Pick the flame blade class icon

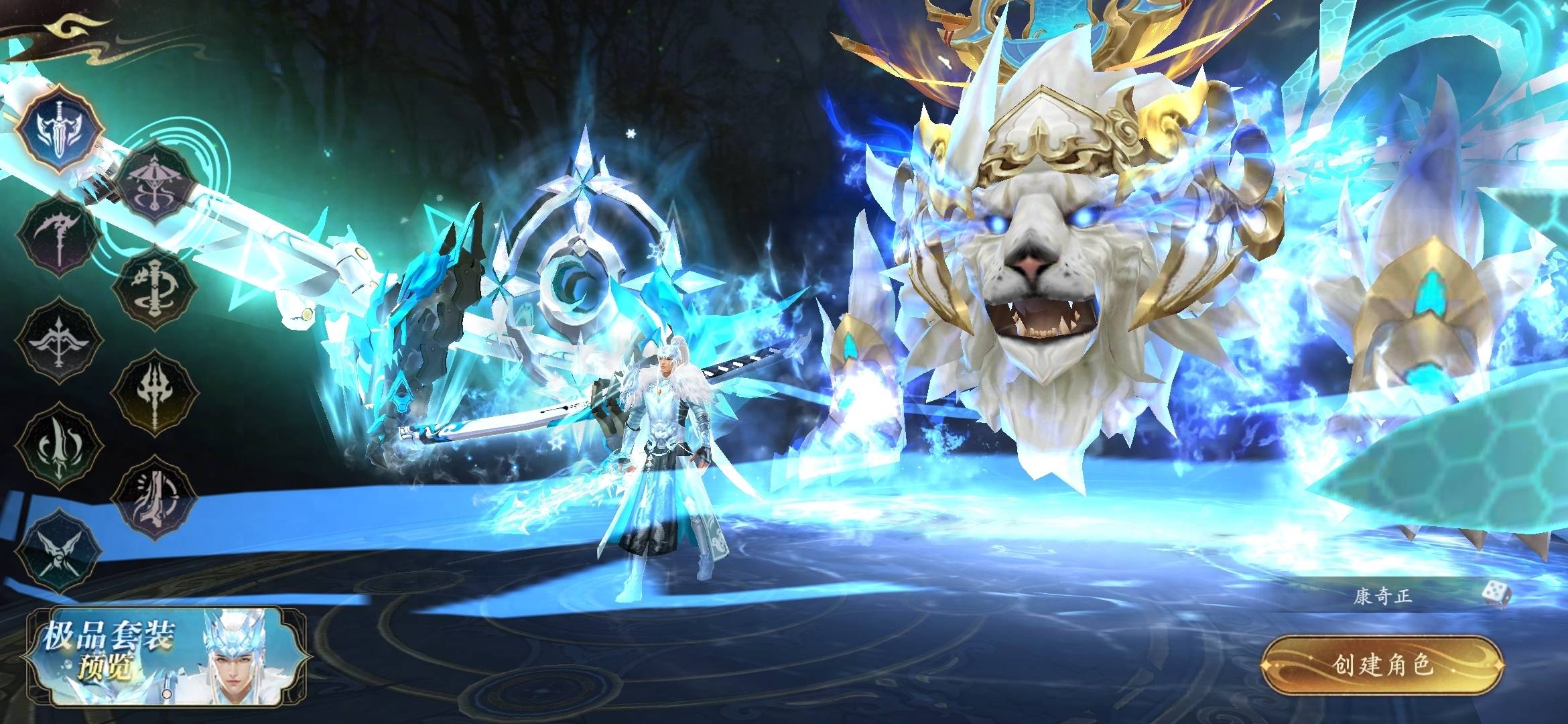click(x=60, y=446)
